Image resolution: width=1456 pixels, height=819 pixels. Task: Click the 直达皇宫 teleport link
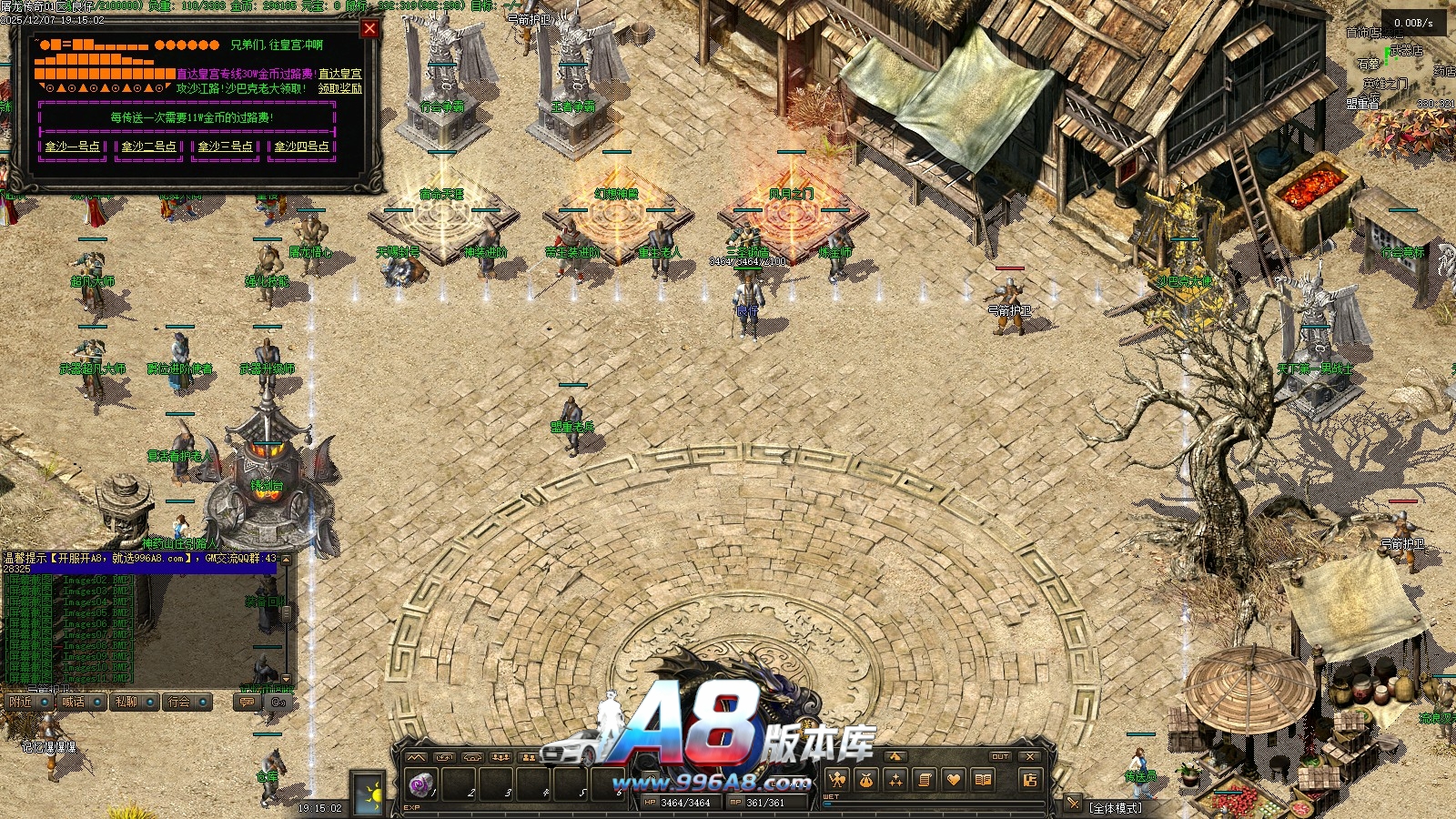(x=339, y=74)
